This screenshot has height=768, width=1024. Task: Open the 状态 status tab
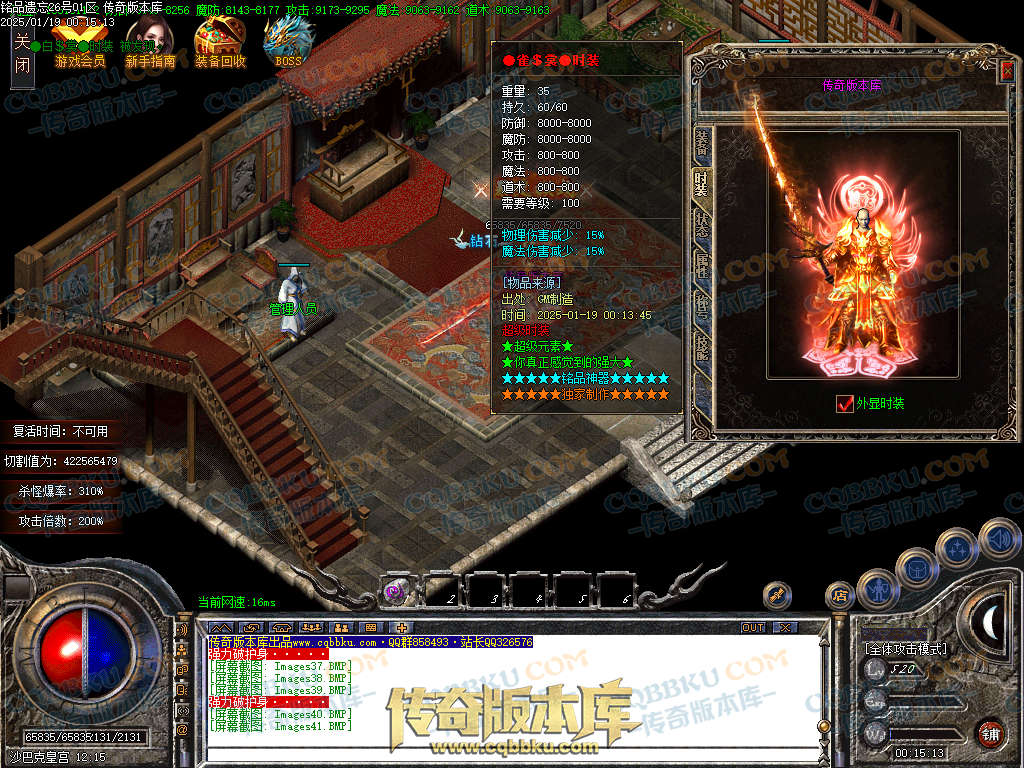pos(702,223)
